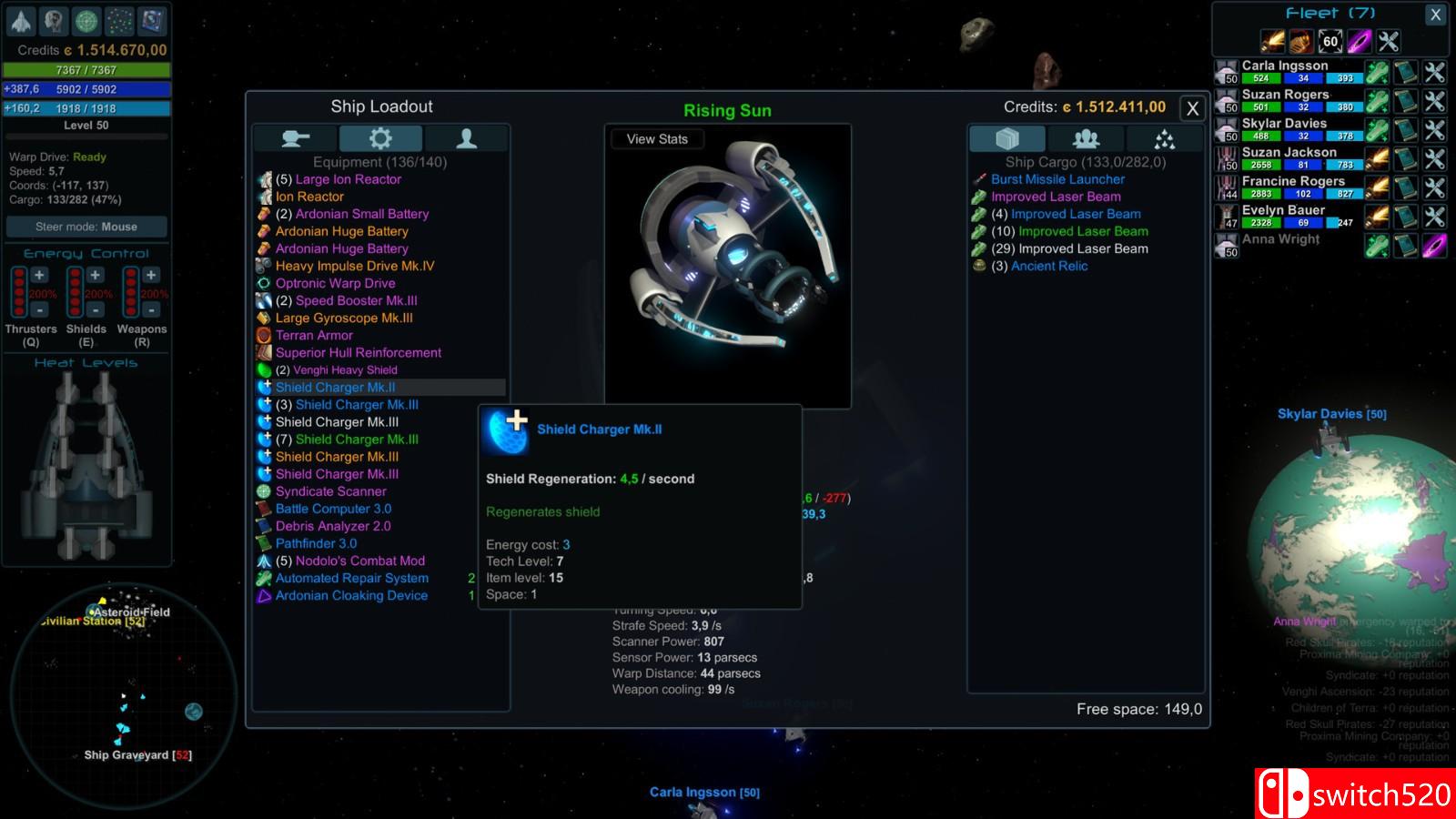Switch to the weapons loadout tab
Viewport: 1456px width, 819px height.
[x=296, y=138]
